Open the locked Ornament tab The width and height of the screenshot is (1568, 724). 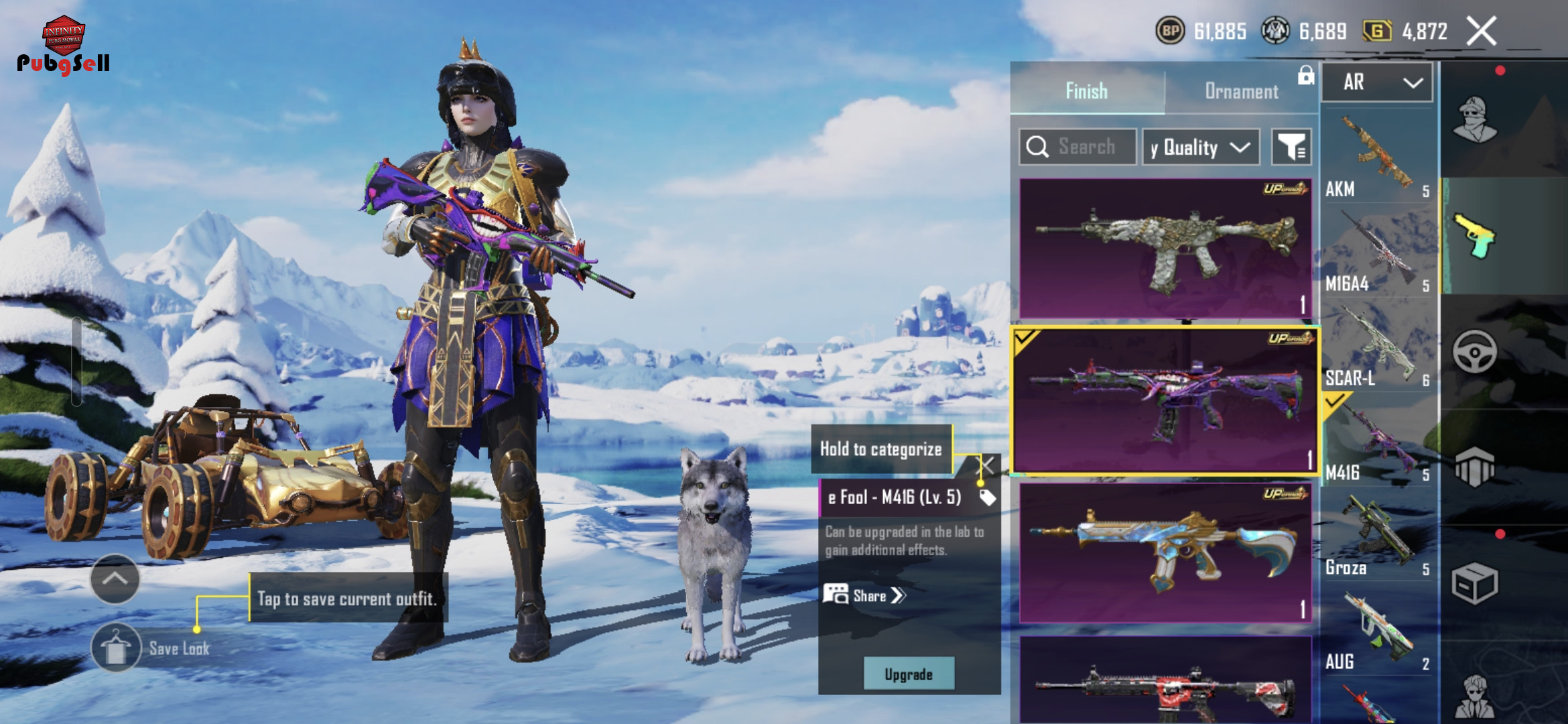pos(1241,91)
